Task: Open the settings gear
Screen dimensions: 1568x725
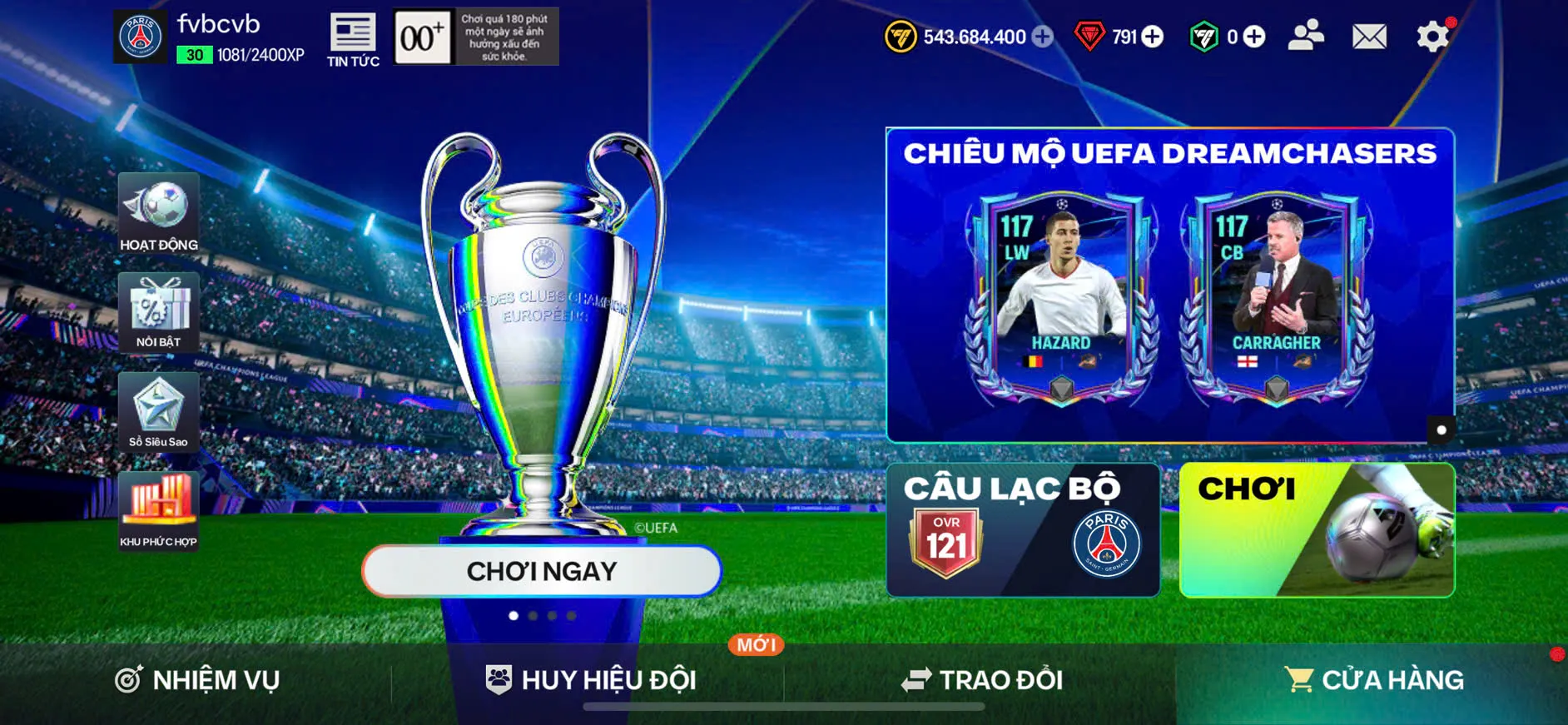Action: [1432, 37]
